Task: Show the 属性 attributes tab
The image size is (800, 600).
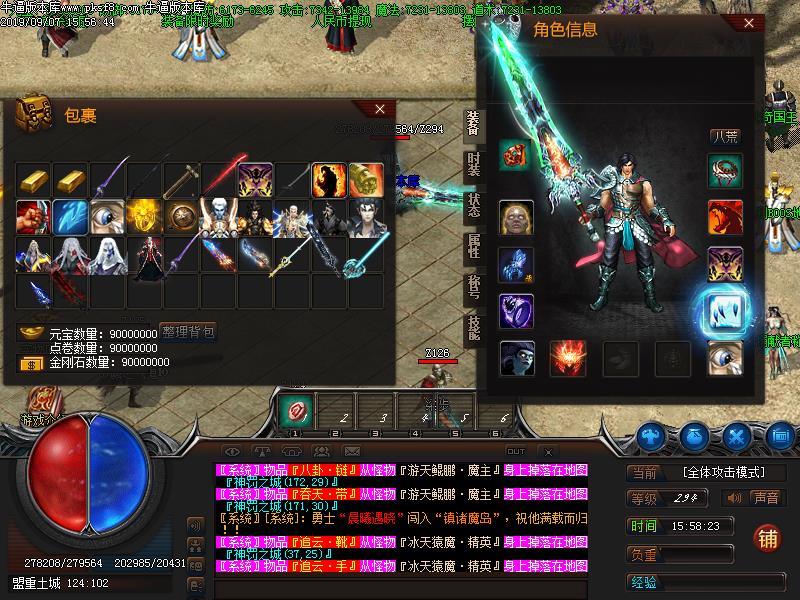Action: [x=474, y=249]
